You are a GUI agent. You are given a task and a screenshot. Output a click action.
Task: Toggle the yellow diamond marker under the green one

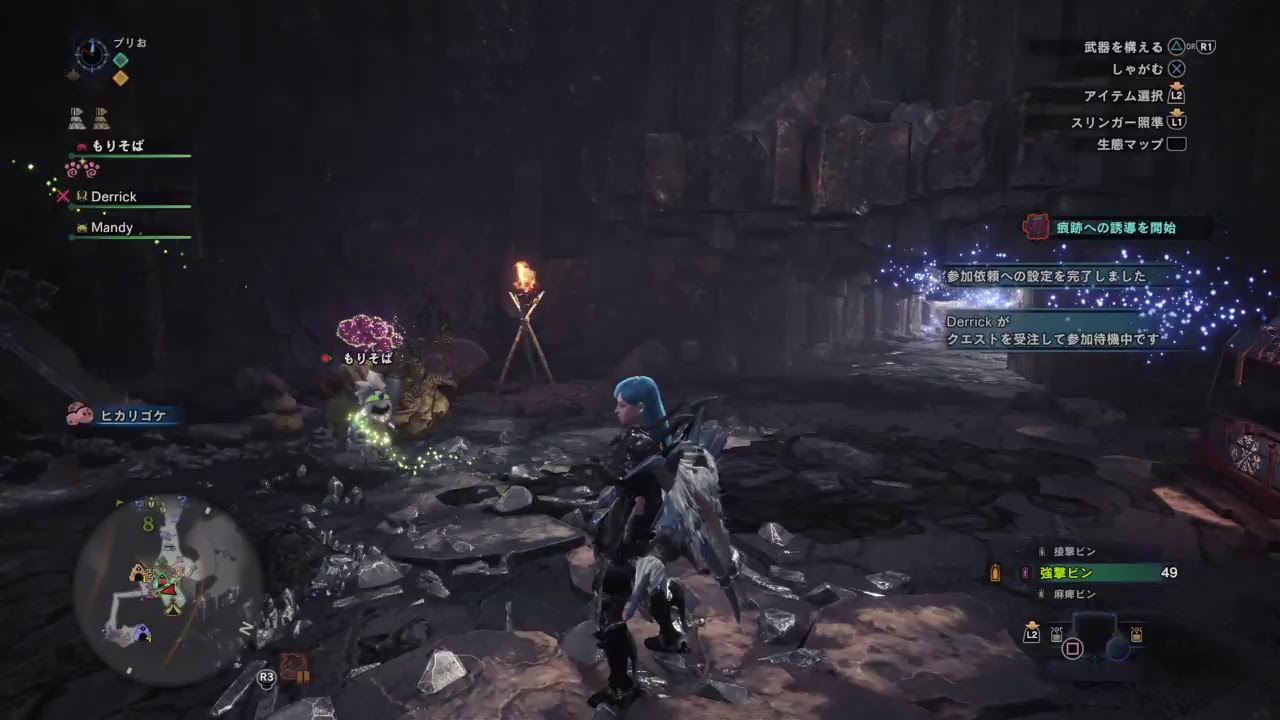(x=120, y=78)
